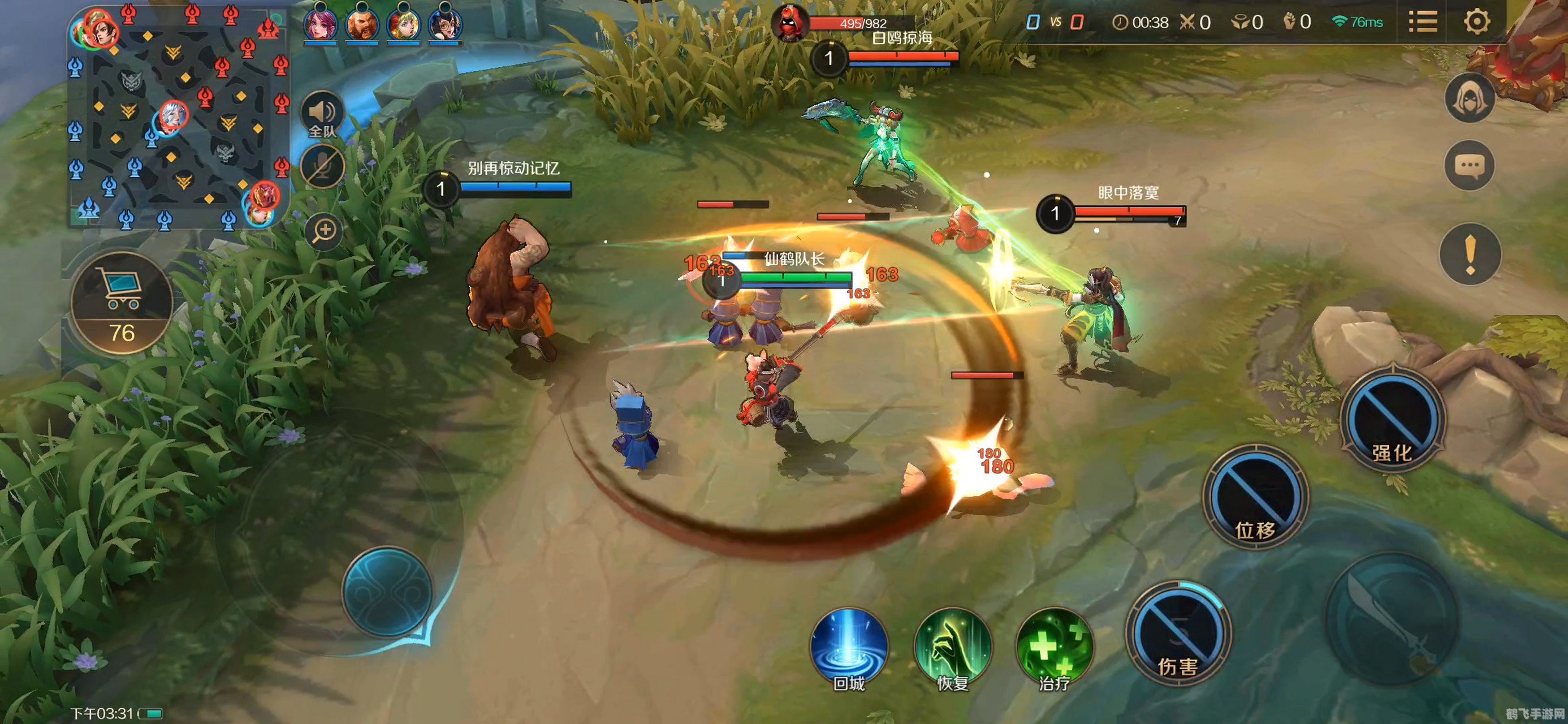Use the 恢复 recovery skill
1568x724 pixels.
tap(952, 647)
